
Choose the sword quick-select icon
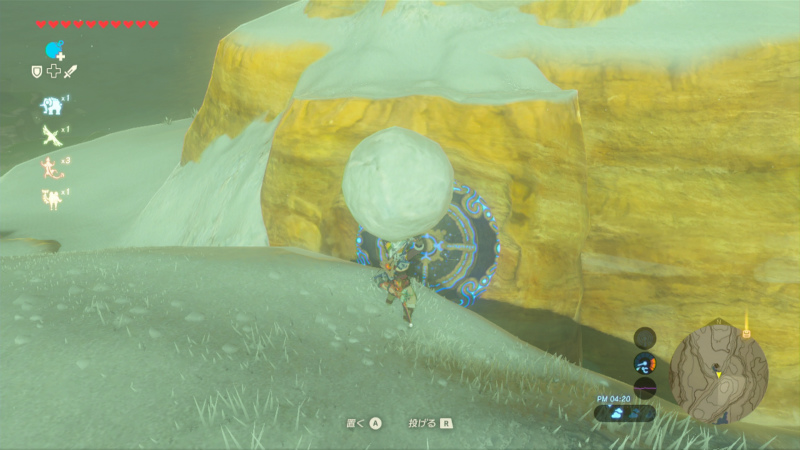[x=70, y=71]
